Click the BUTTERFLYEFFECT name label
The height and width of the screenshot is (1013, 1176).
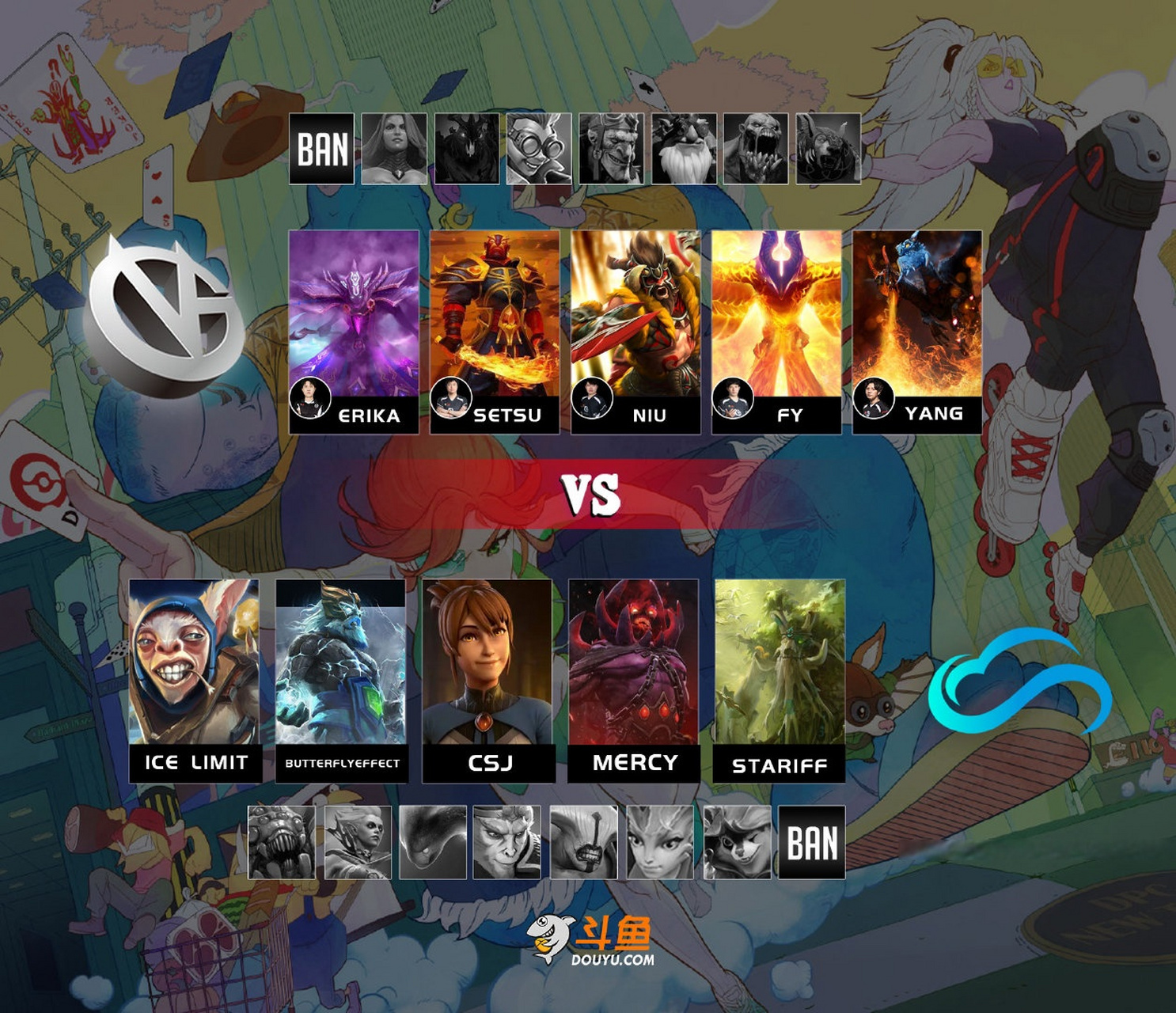coord(342,764)
